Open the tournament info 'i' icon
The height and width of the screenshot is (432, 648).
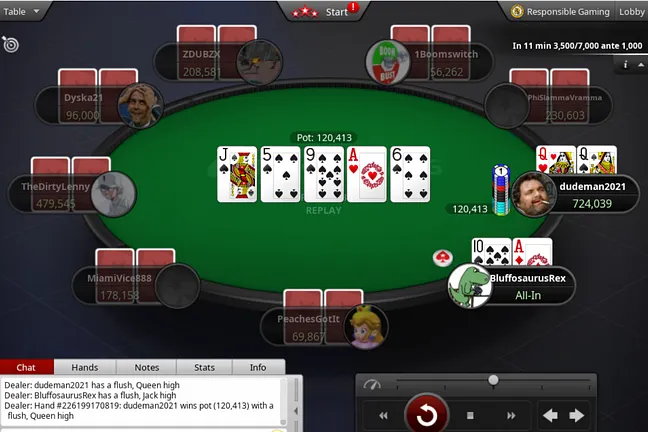tap(626, 64)
